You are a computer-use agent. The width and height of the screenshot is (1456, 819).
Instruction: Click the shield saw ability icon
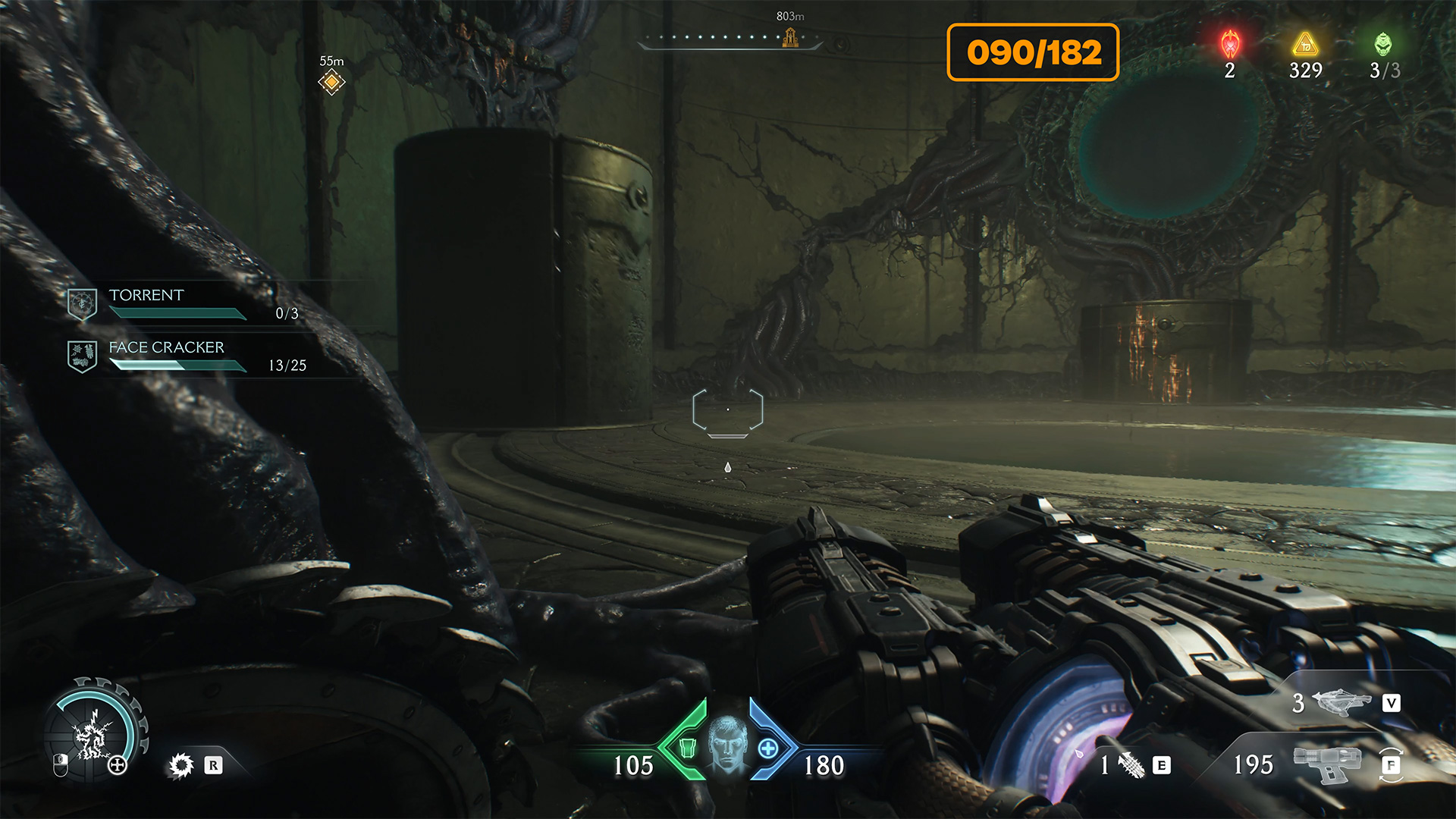pyautogui.click(x=181, y=765)
